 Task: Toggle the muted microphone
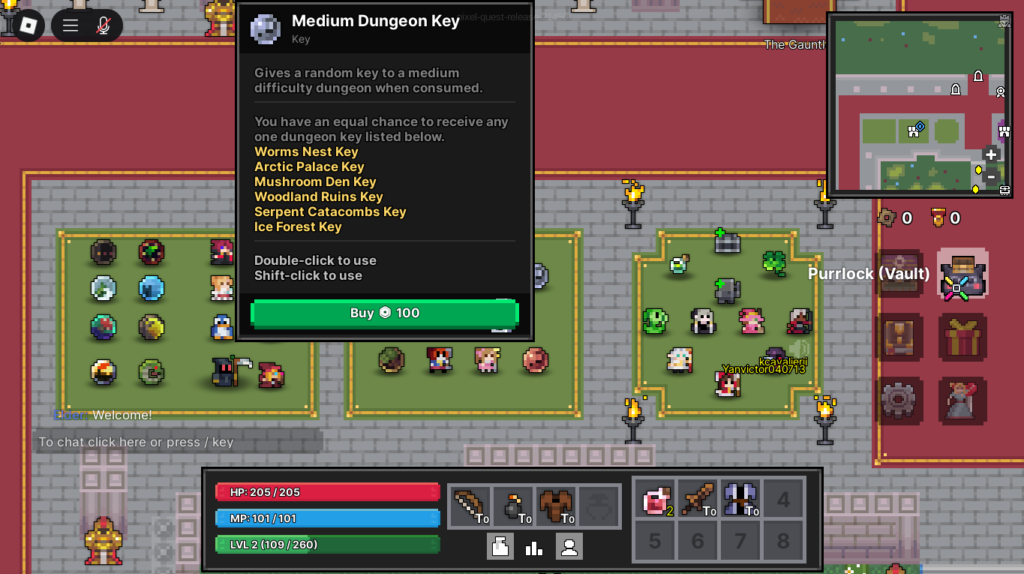pyautogui.click(x=103, y=26)
